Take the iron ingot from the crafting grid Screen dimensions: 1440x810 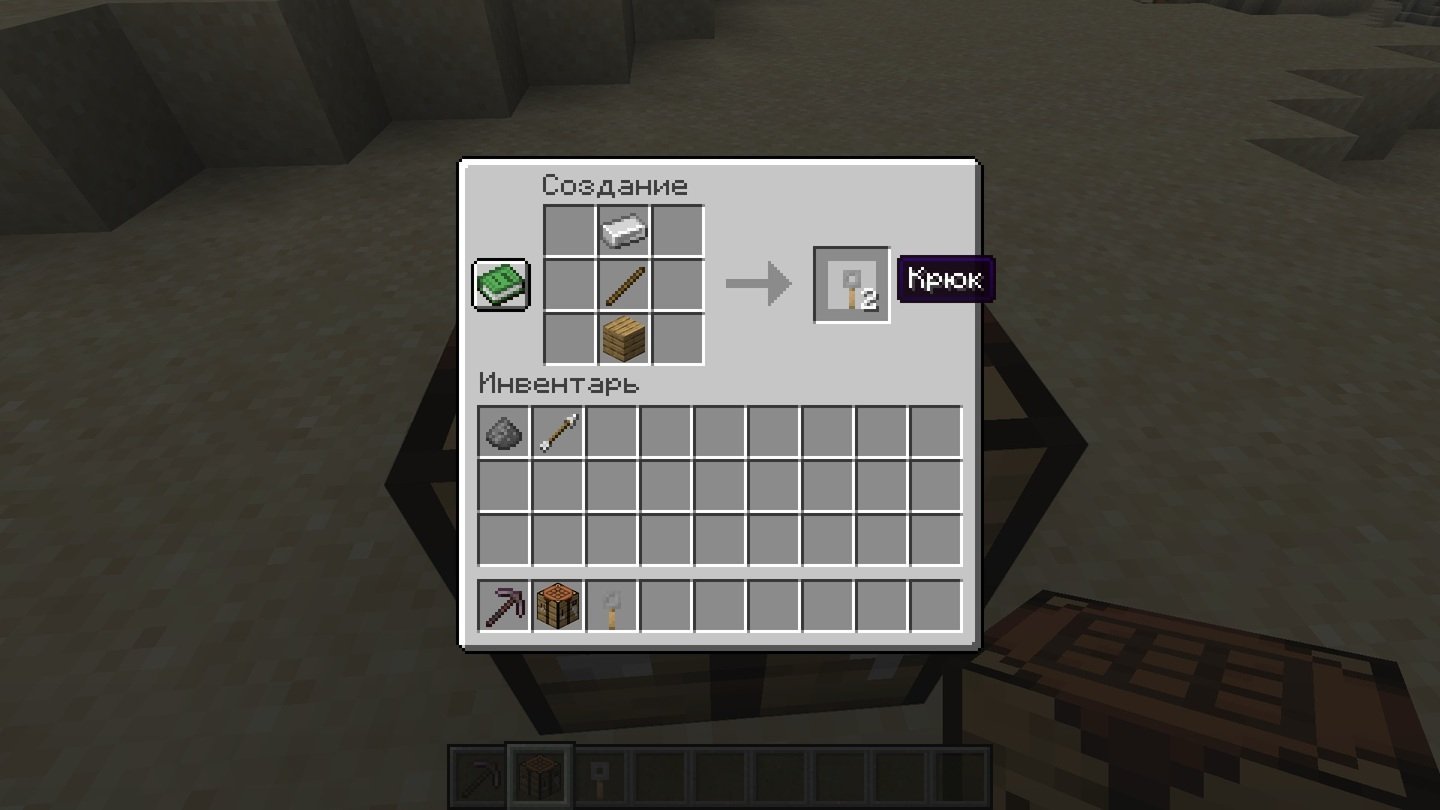click(624, 232)
